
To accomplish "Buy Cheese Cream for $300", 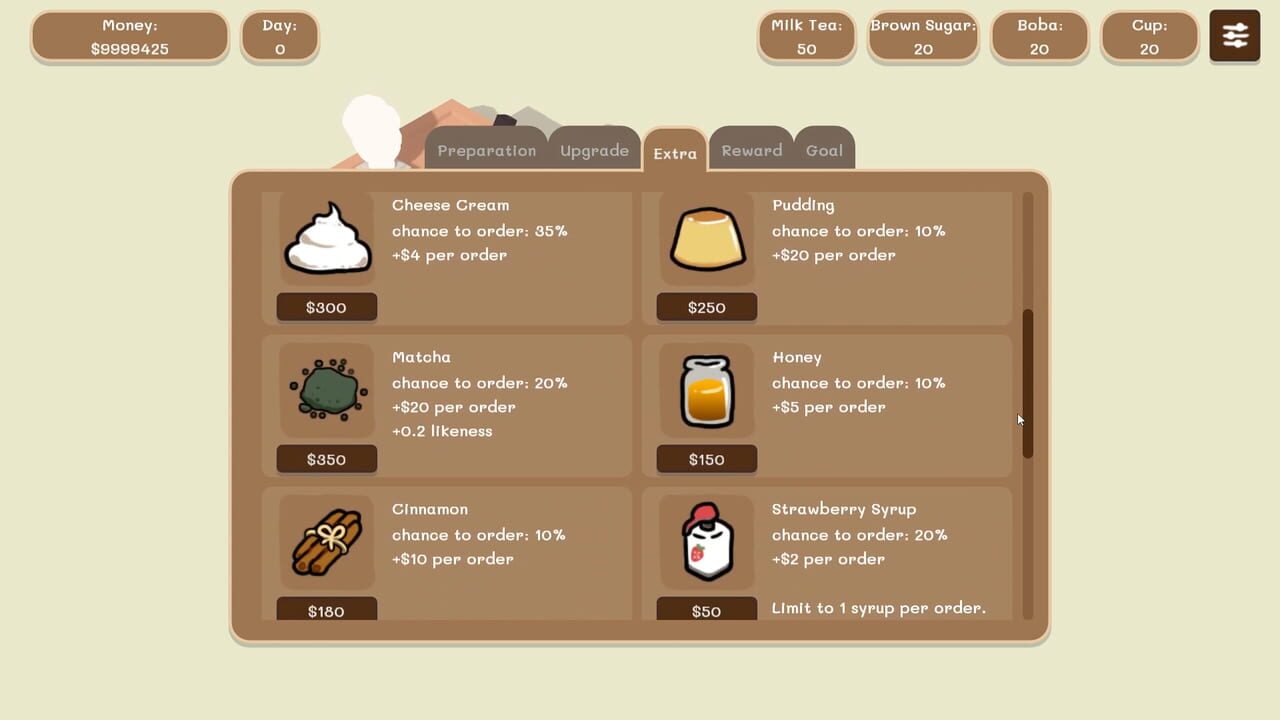I will [x=327, y=307].
